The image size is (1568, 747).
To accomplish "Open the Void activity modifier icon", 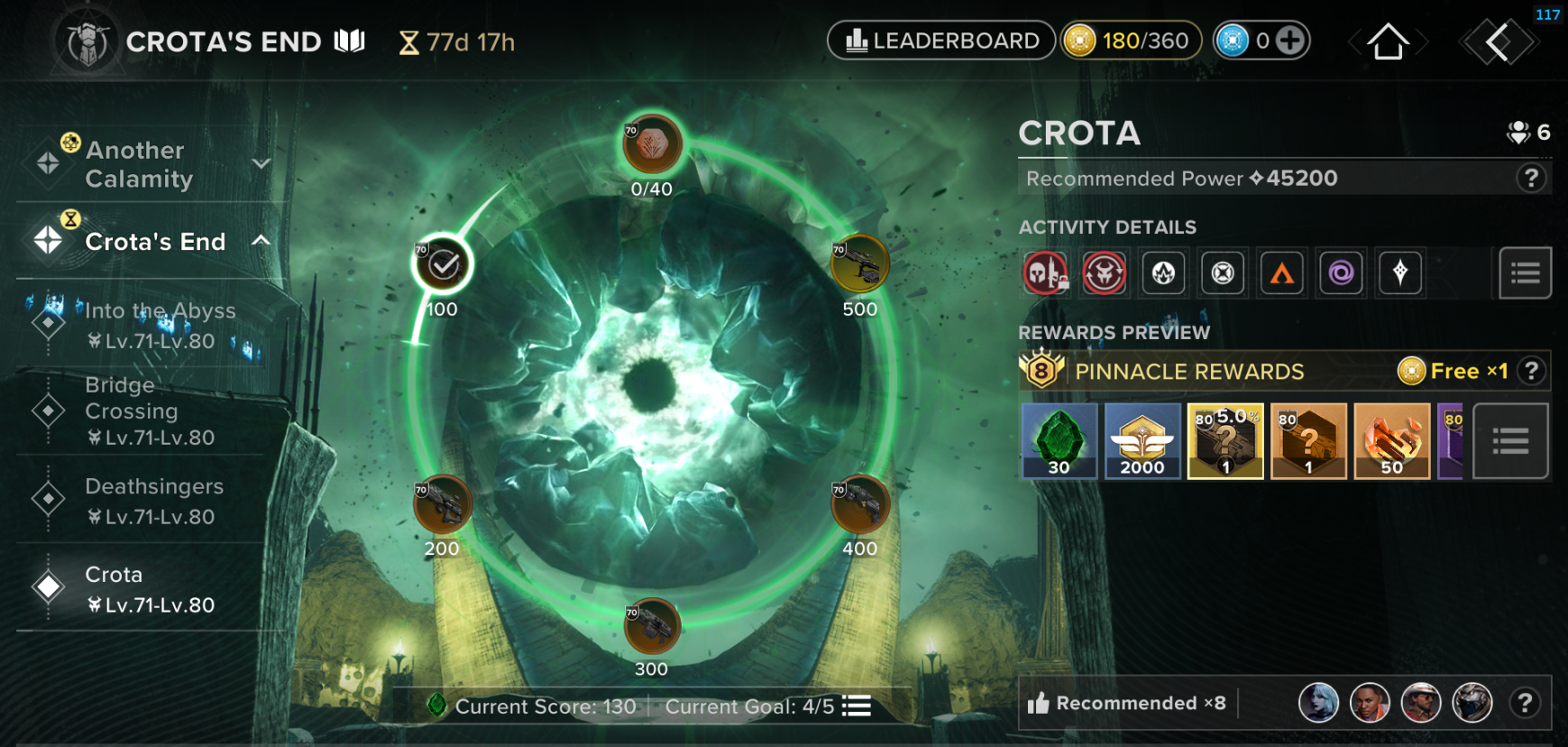I will (x=1341, y=272).
